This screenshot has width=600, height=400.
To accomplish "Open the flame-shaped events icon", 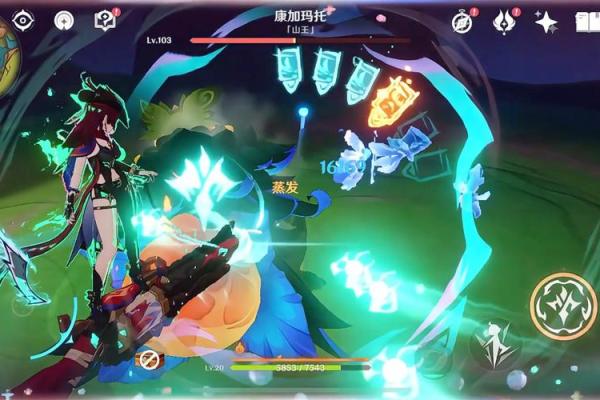I will pos(505,22).
